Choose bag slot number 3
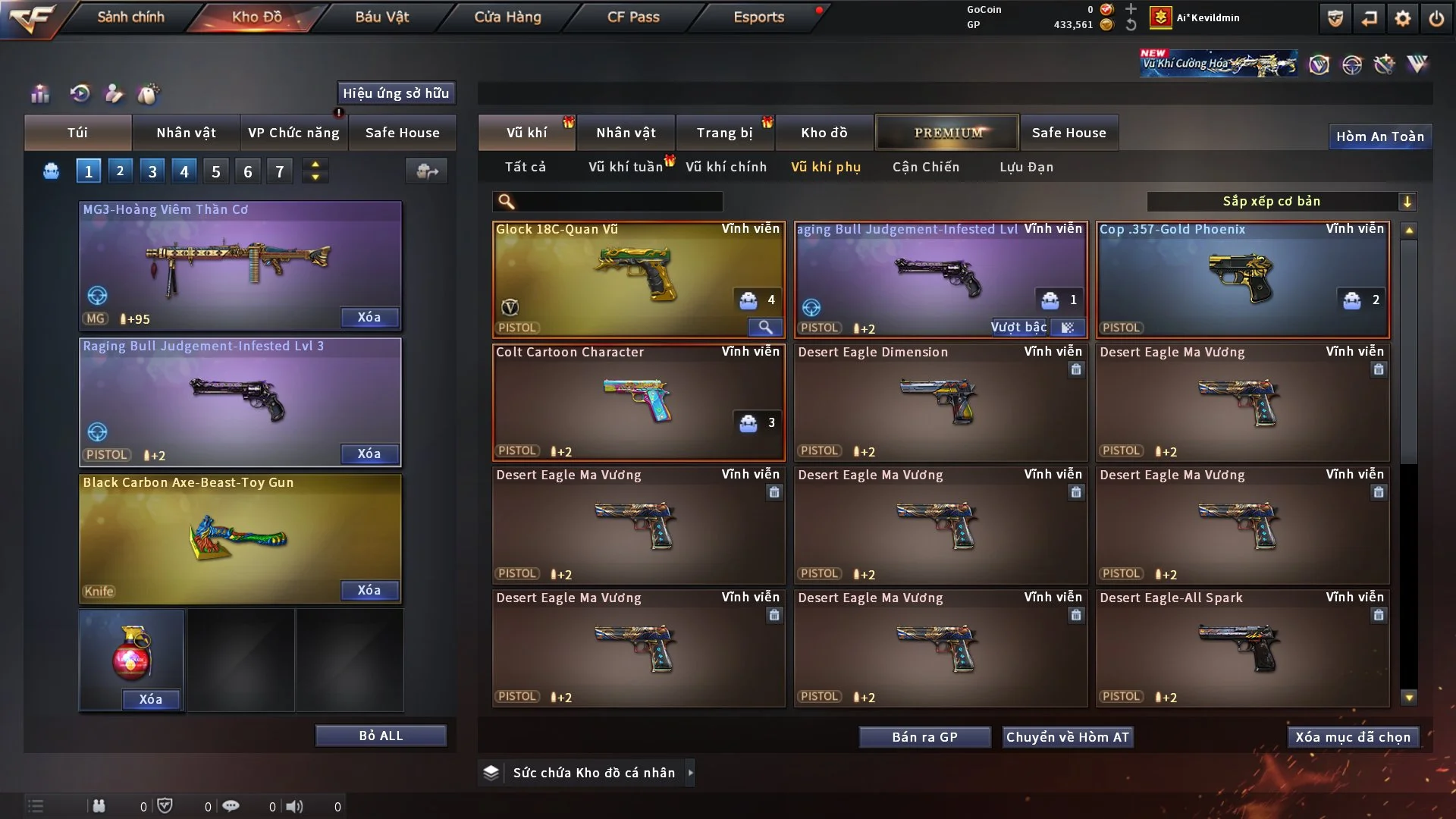The width and height of the screenshot is (1456, 819). pos(152,171)
